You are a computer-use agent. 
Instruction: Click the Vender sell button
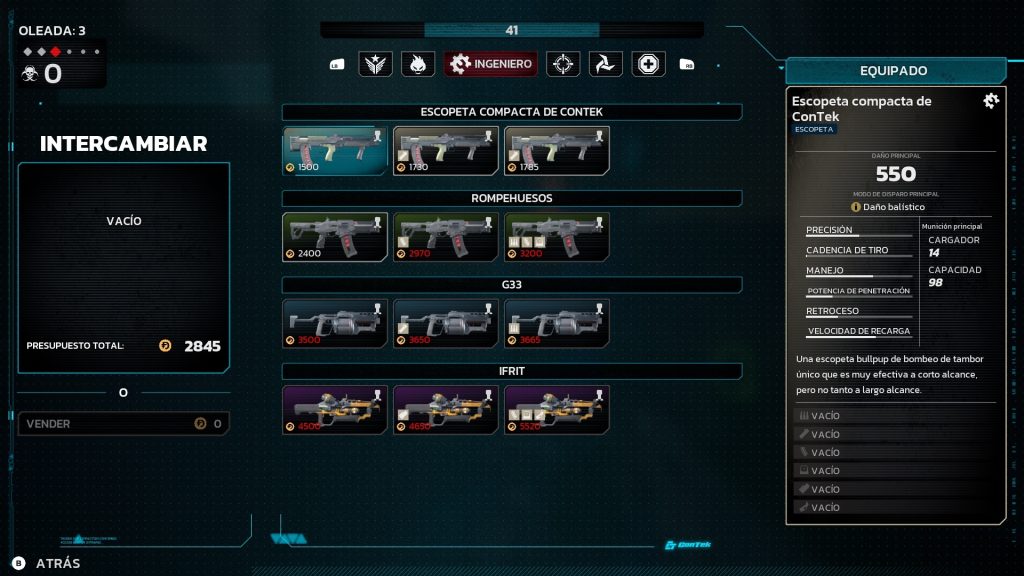124,424
